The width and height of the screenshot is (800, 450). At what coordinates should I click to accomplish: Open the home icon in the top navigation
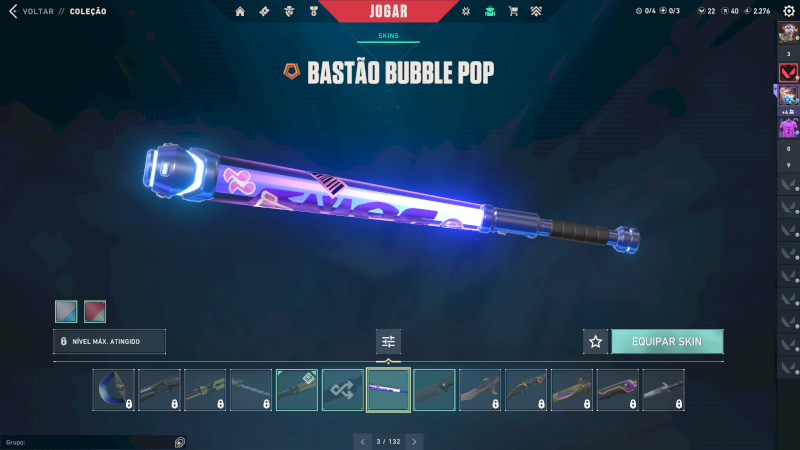240,11
